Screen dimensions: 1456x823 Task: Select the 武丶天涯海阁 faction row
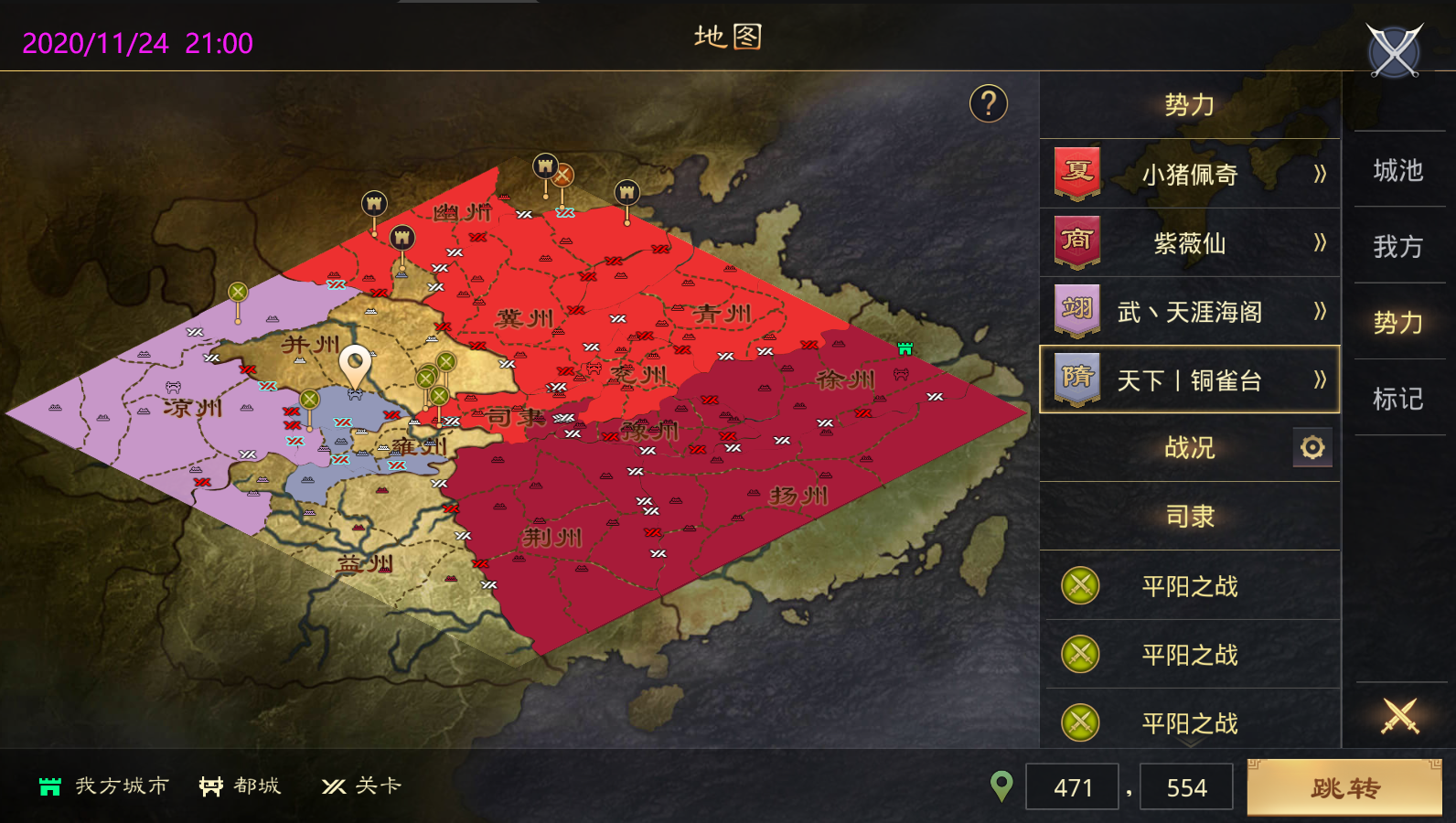pyautogui.click(x=1189, y=312)
